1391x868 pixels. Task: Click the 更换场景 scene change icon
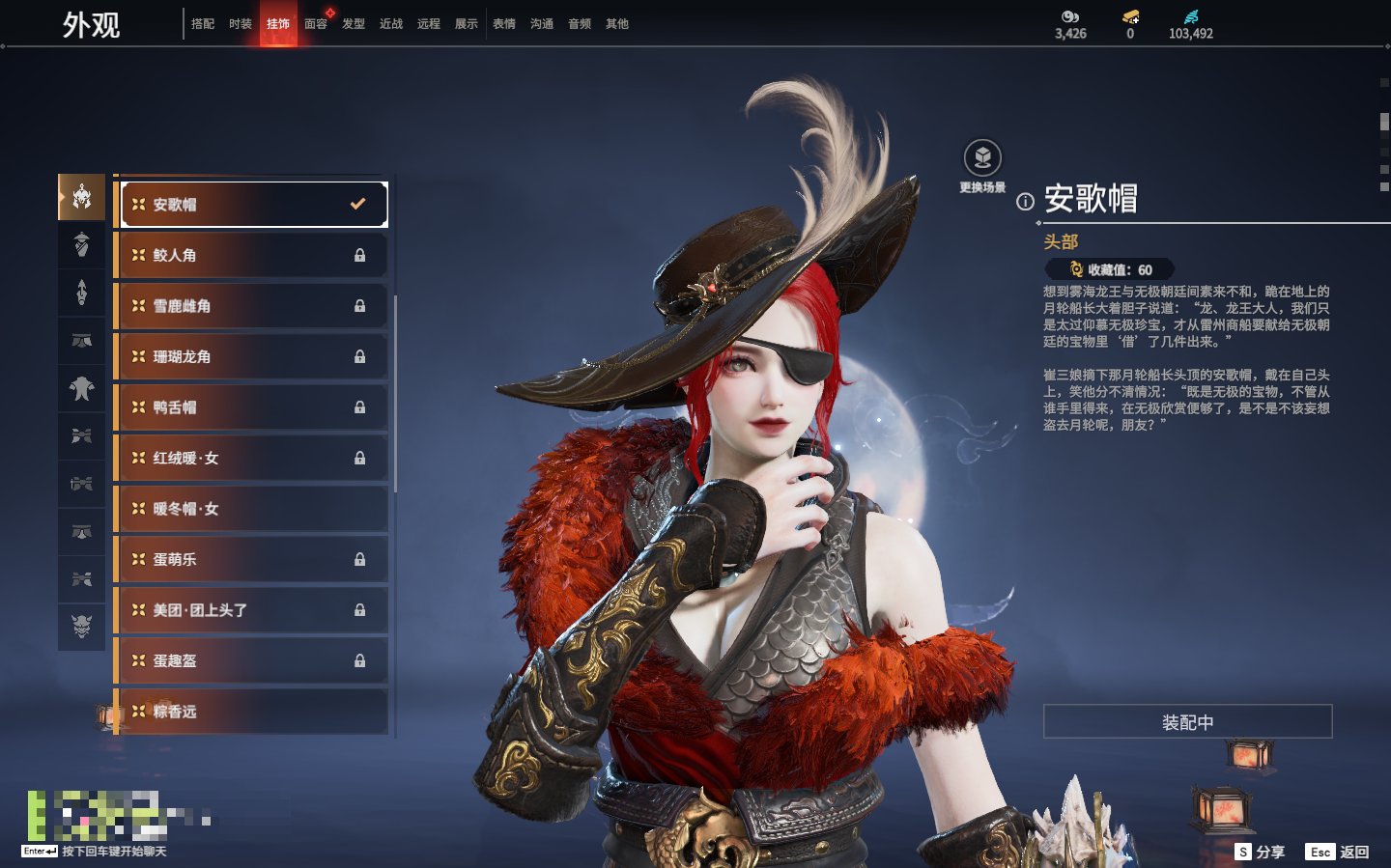pyautogui.click(x=982, y=158)
